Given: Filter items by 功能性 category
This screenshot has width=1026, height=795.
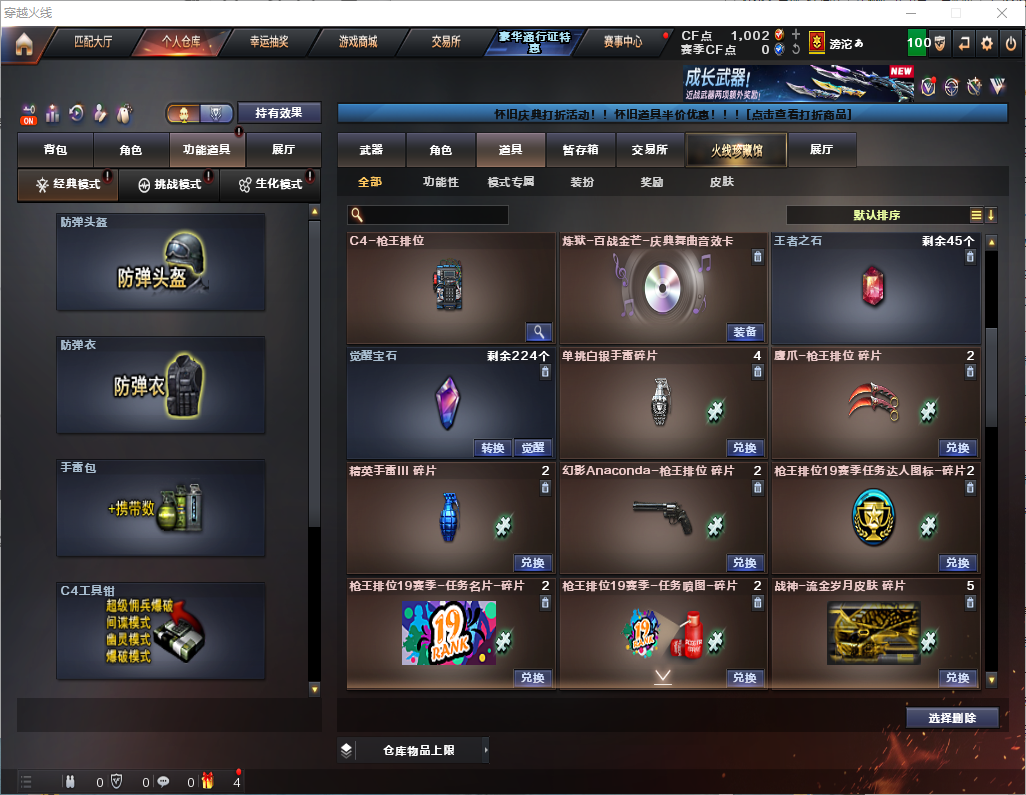Looking at the screenshot, I should tap(440, 183).
